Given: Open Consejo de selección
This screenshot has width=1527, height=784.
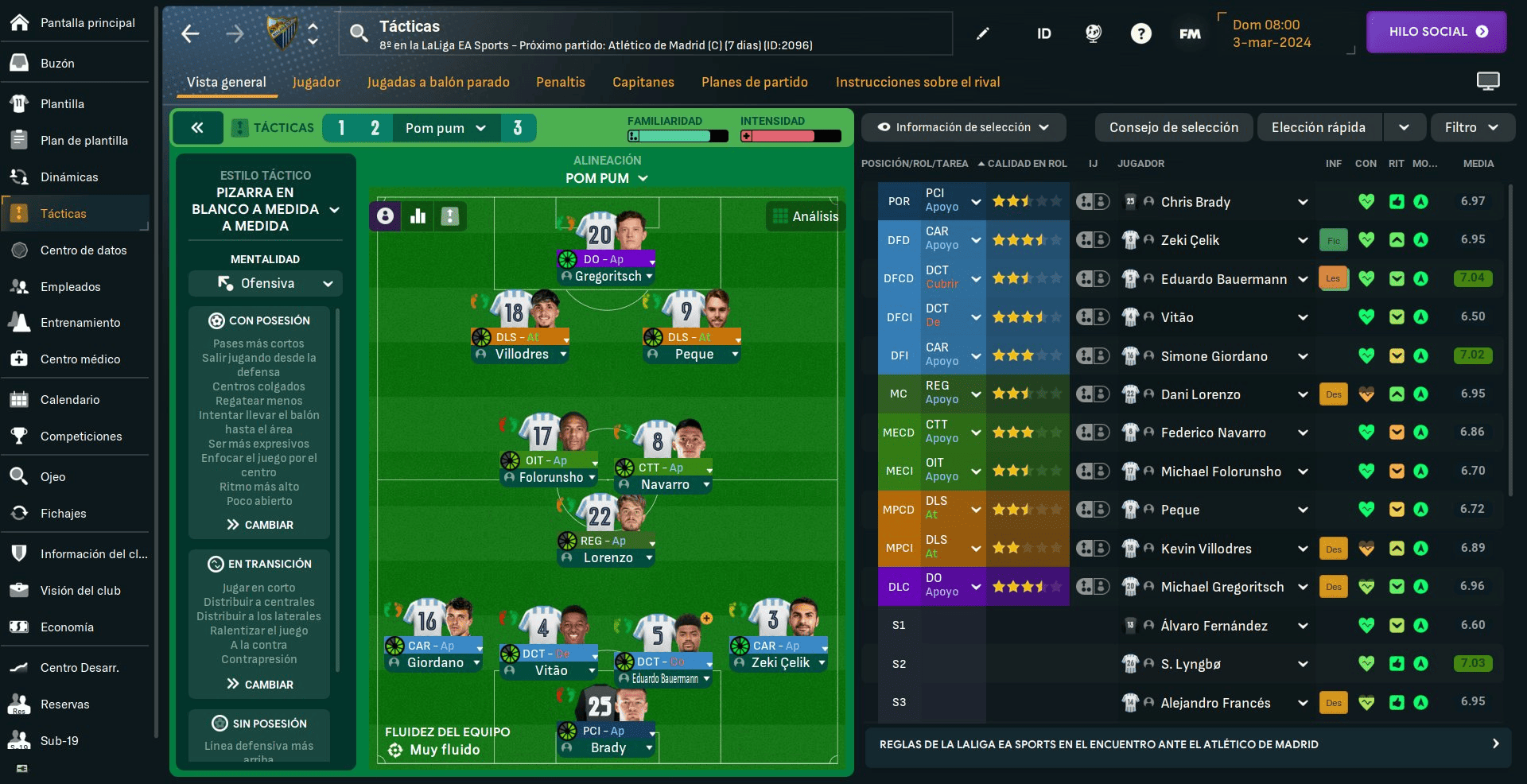Looking at the screenshot, I should pyautogui.click(x=1173, y=127).
